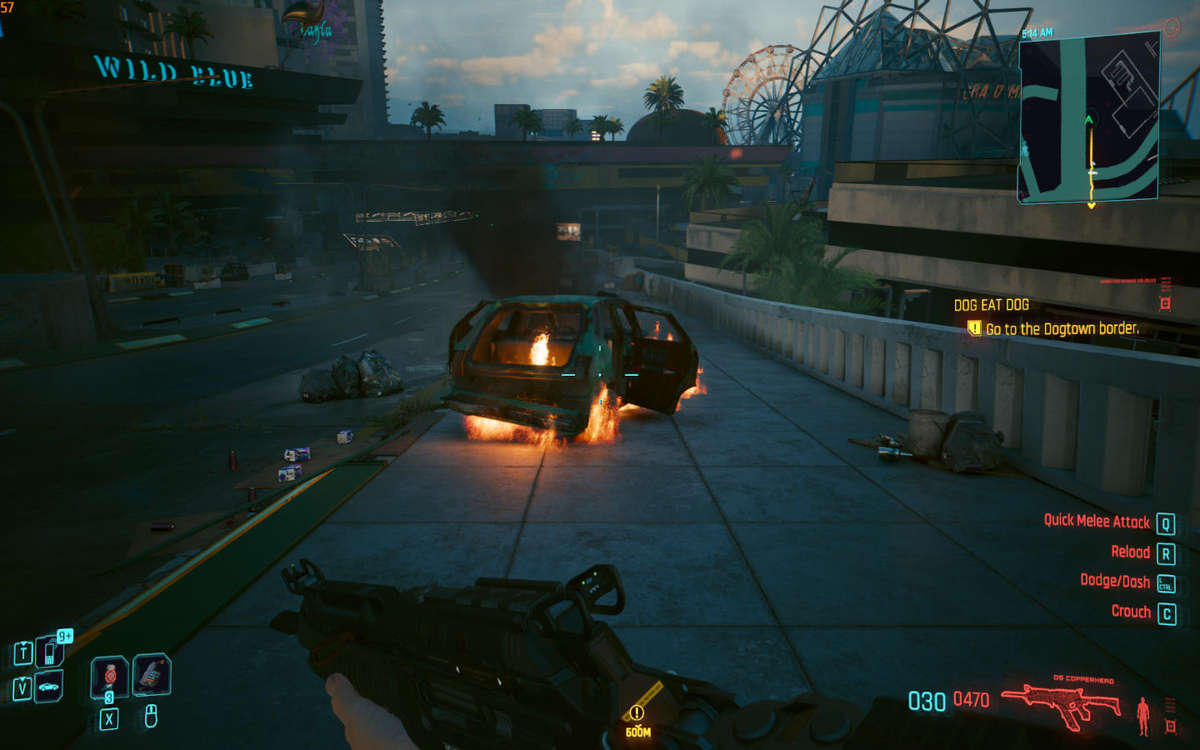Select the grenade gadget slot
This screenshot has width=1200, height=750.
click(x=151, y=674)
